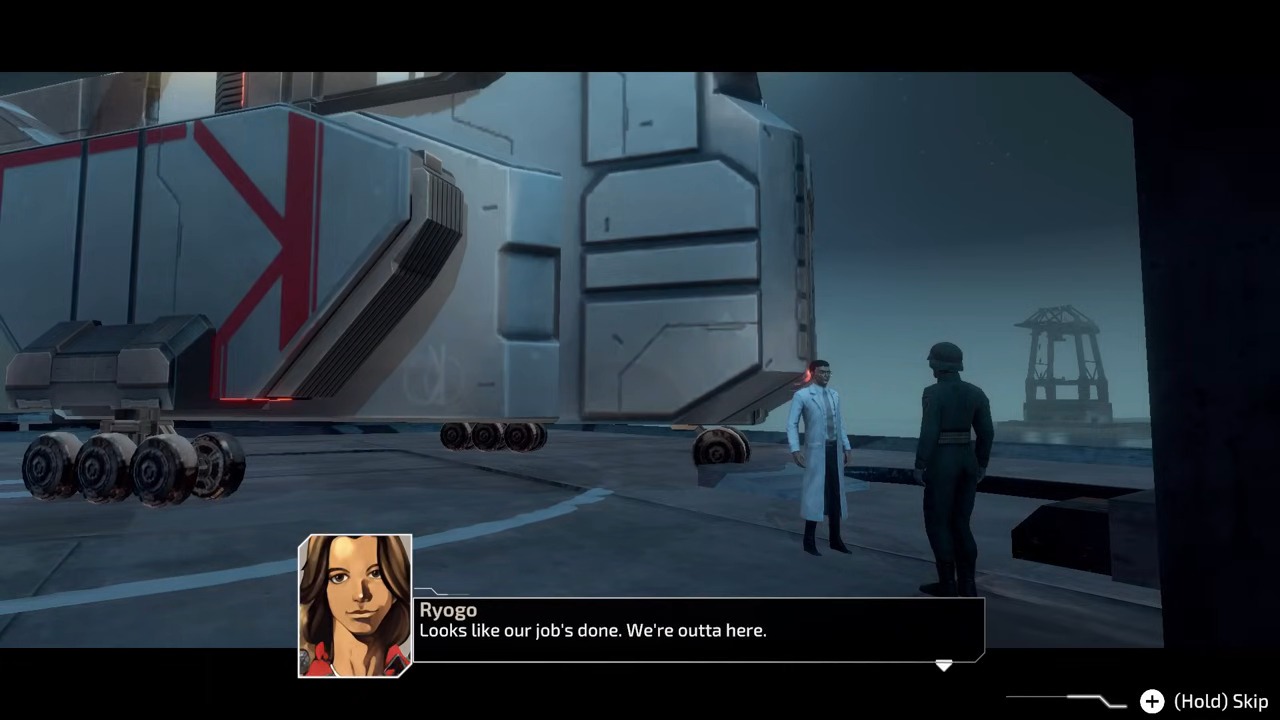Select the speaker portrait beside the dialogue
1280x720 pixels.
click(355, 606)
